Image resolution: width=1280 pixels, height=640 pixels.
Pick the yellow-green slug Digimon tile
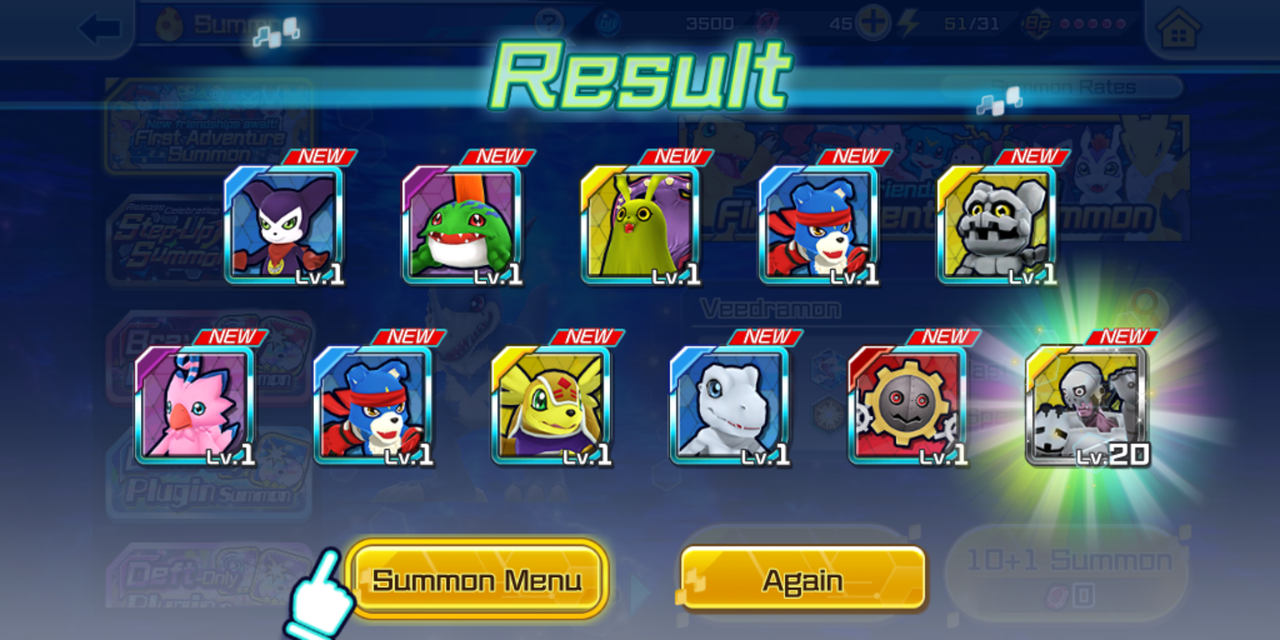[x=640, y=224]
